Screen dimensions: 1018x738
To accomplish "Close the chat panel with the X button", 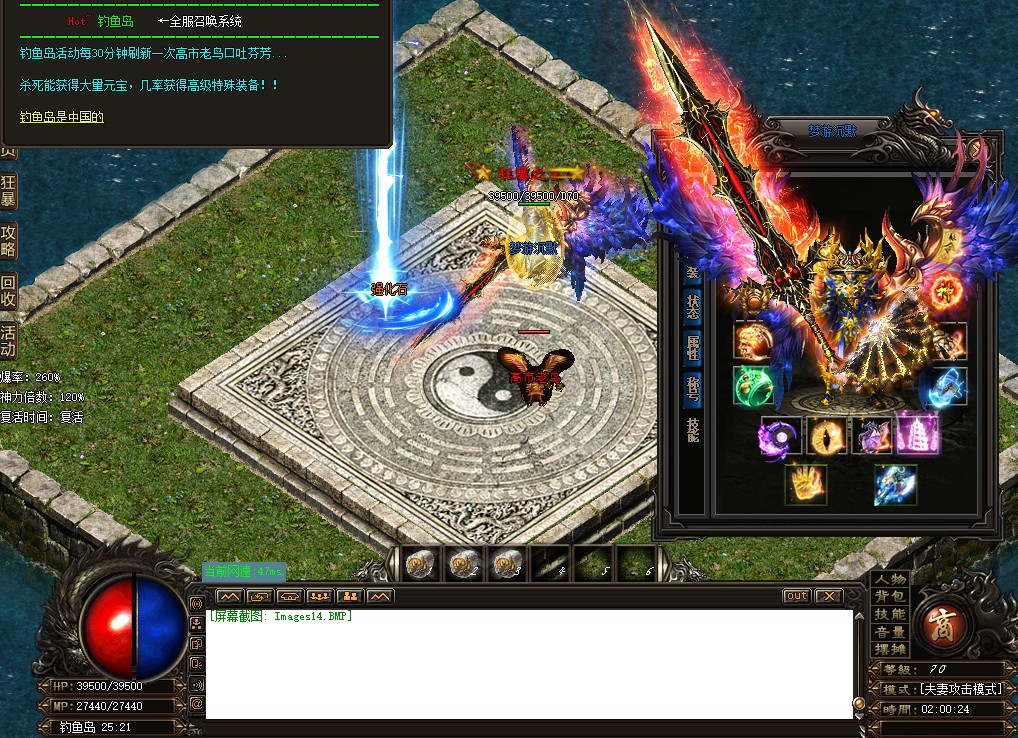I will (828, 596).
